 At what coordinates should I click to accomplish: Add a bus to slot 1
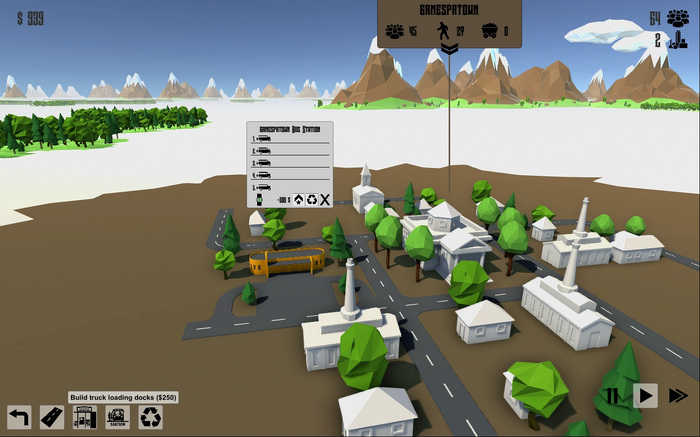(263, 138)
